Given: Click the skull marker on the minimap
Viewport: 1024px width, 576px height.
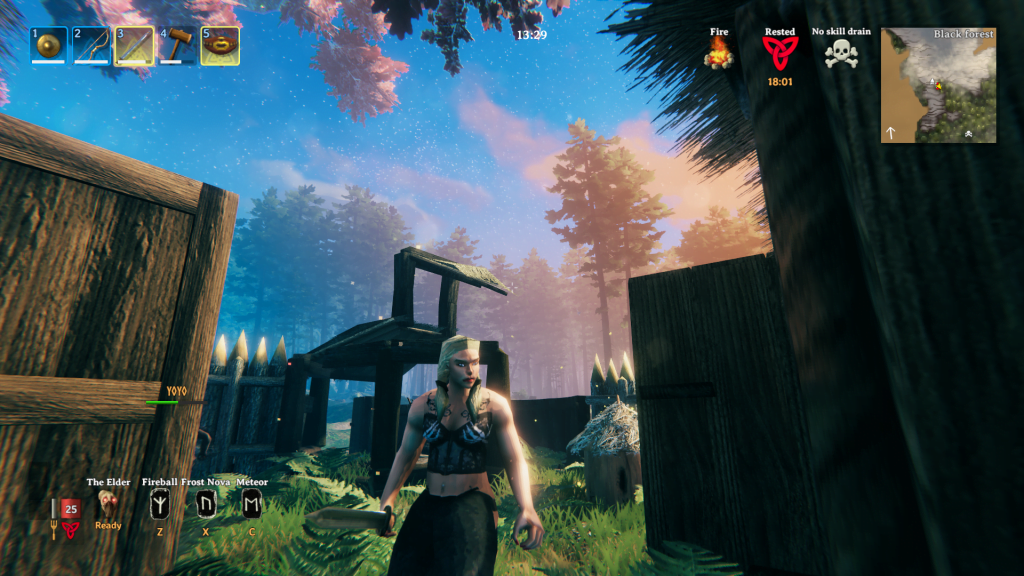Looking at the screenshot, I should click(968, 133).
